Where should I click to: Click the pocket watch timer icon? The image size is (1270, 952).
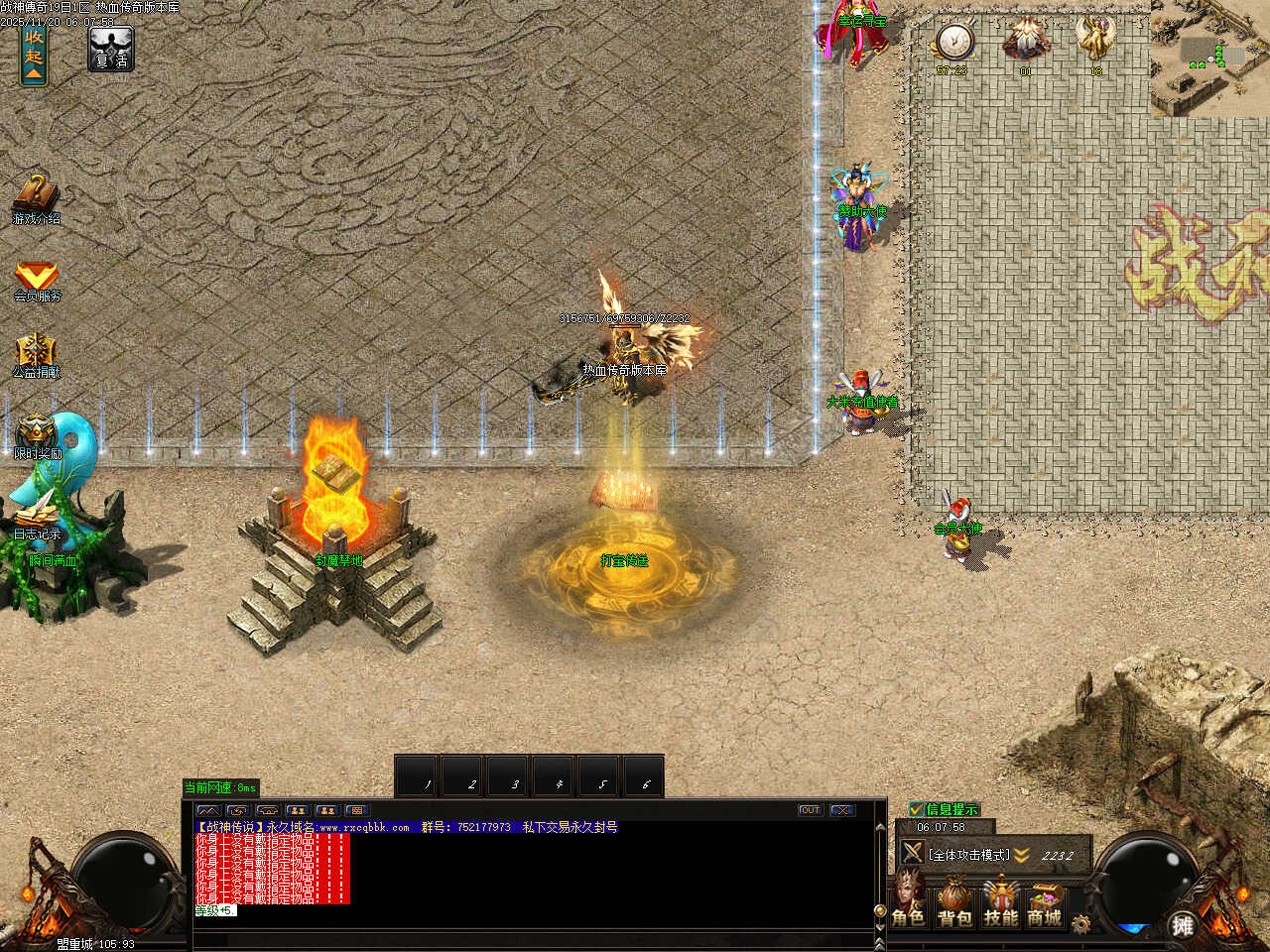[x=953, y=42]
